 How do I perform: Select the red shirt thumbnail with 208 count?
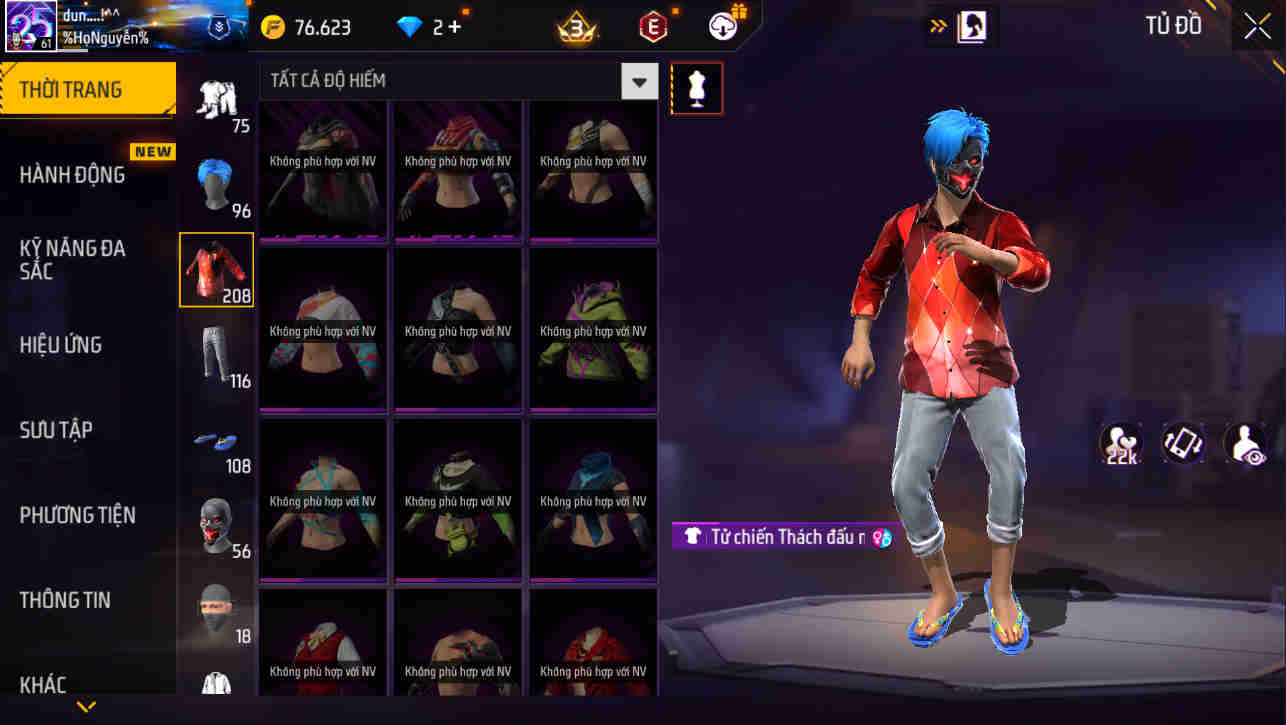click(x=218, y=268)
